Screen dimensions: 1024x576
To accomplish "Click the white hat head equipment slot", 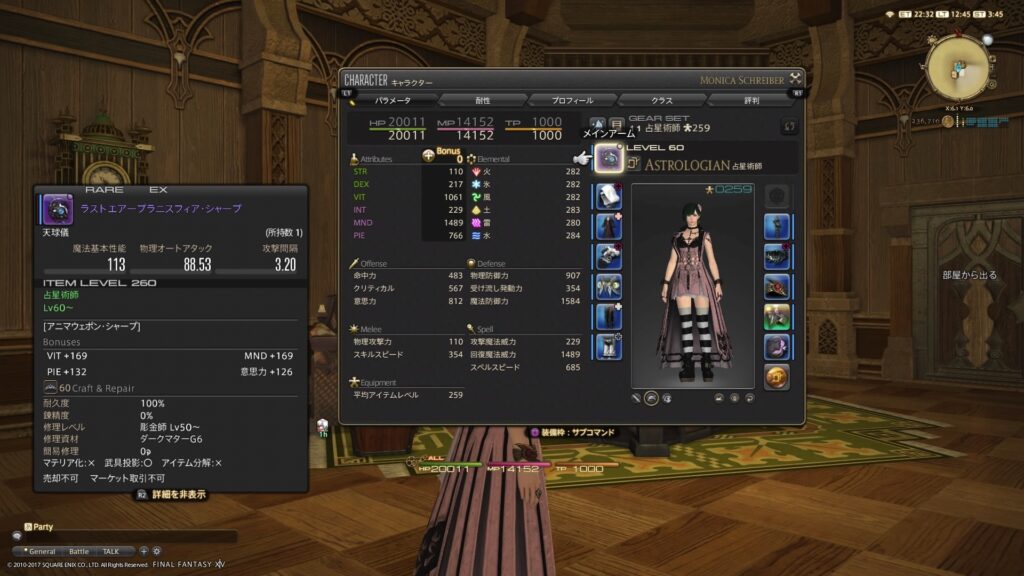I will click(x=609, y=197).
